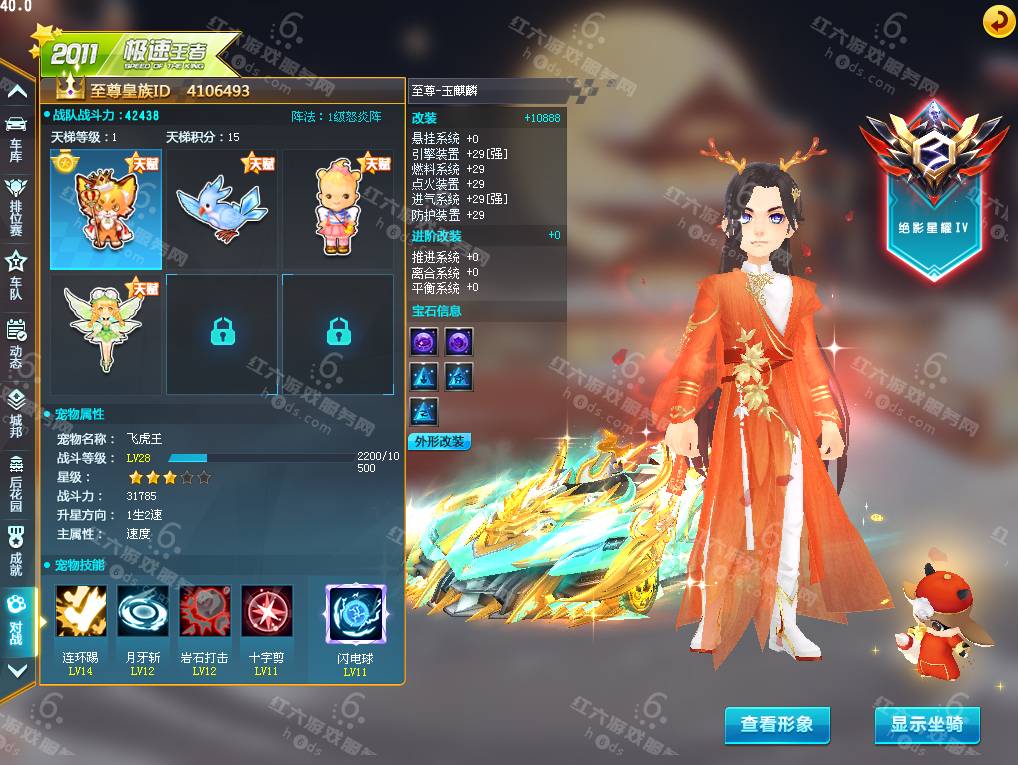
Task: Open the 排位赛 sidebar tab
Action: coord(16,200)
